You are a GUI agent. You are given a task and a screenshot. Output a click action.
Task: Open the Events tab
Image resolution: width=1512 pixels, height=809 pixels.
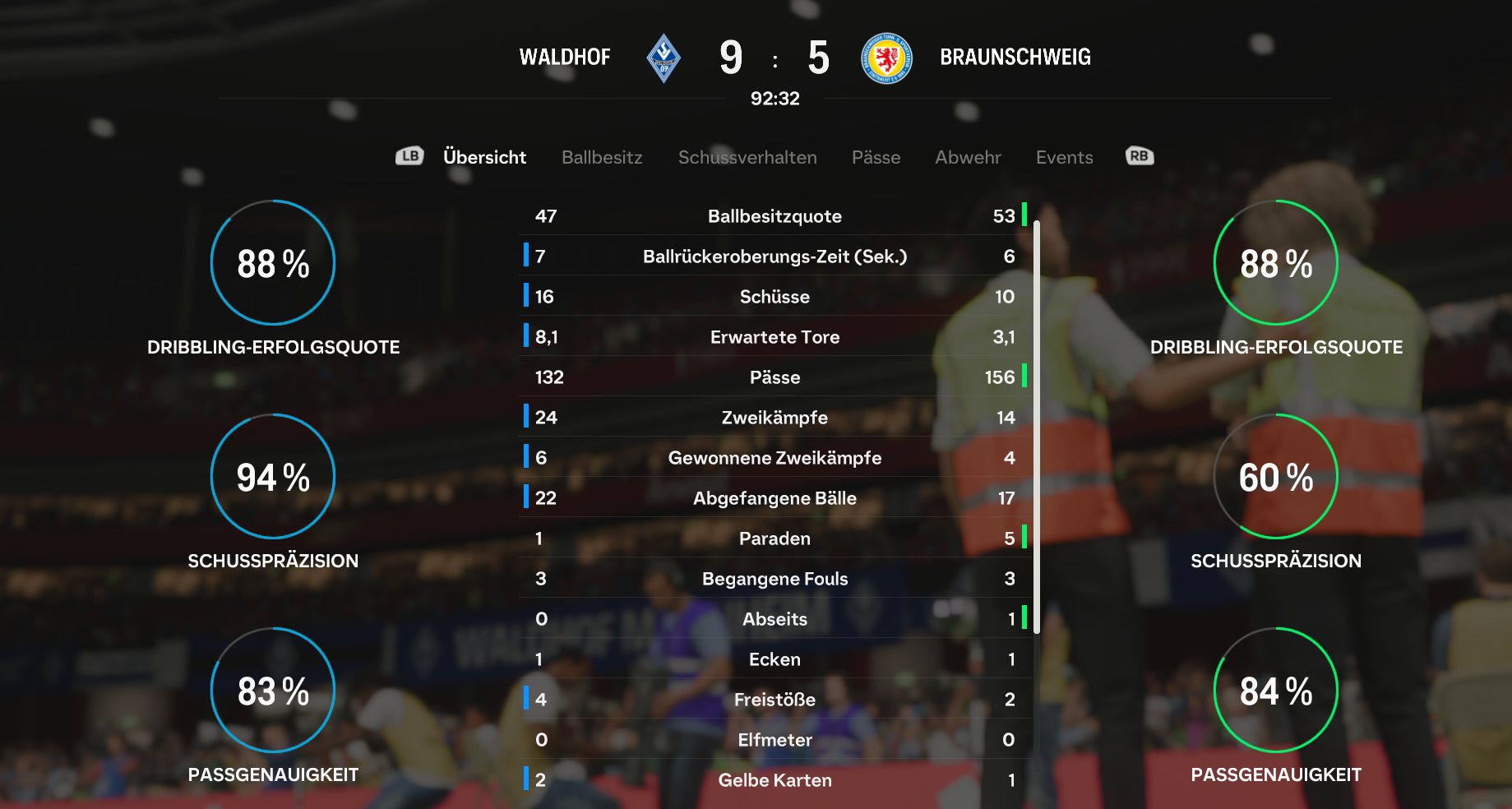[x=1064, y=157]
